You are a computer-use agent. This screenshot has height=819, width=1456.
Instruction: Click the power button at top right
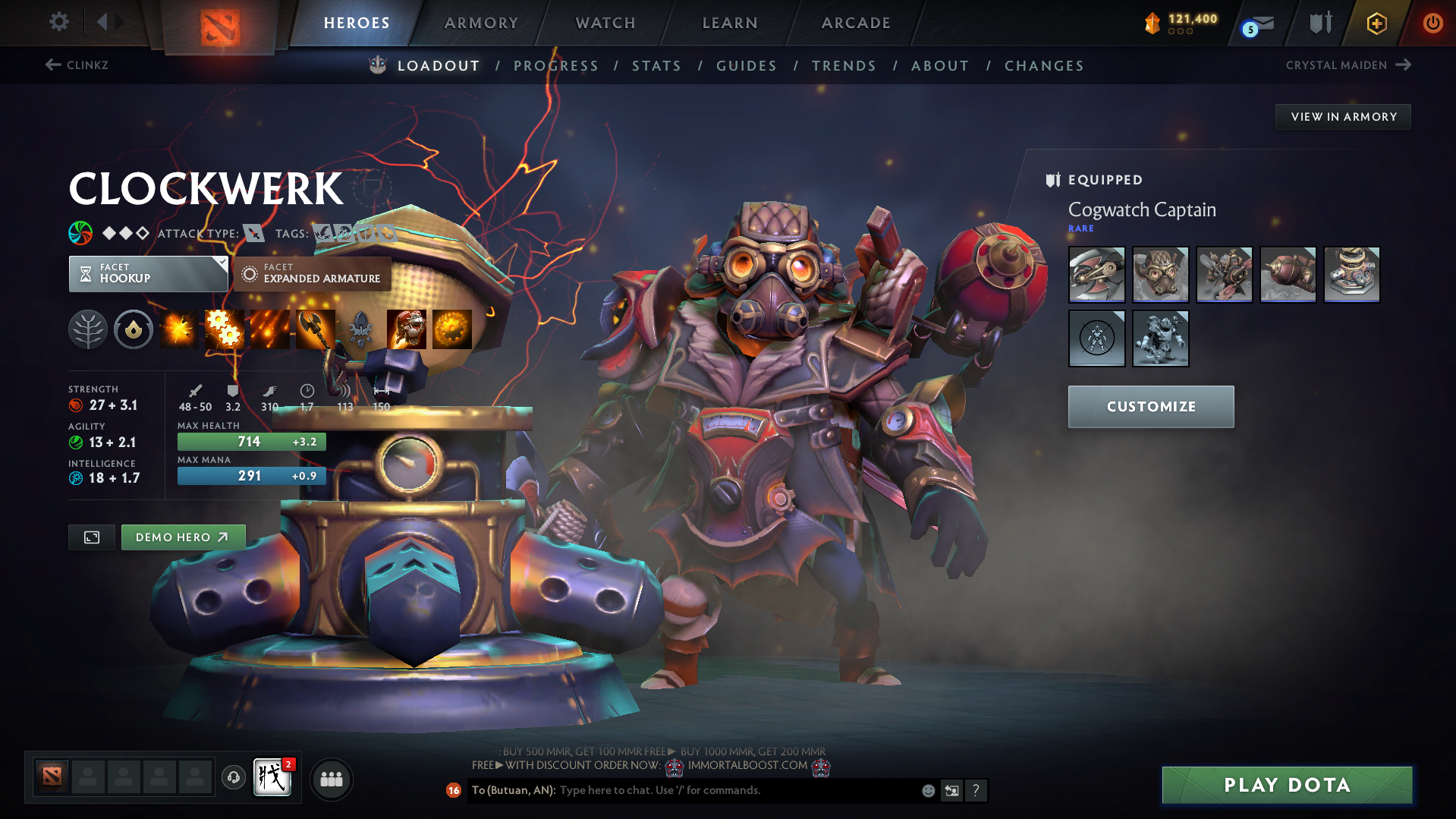click(1432, 22)
